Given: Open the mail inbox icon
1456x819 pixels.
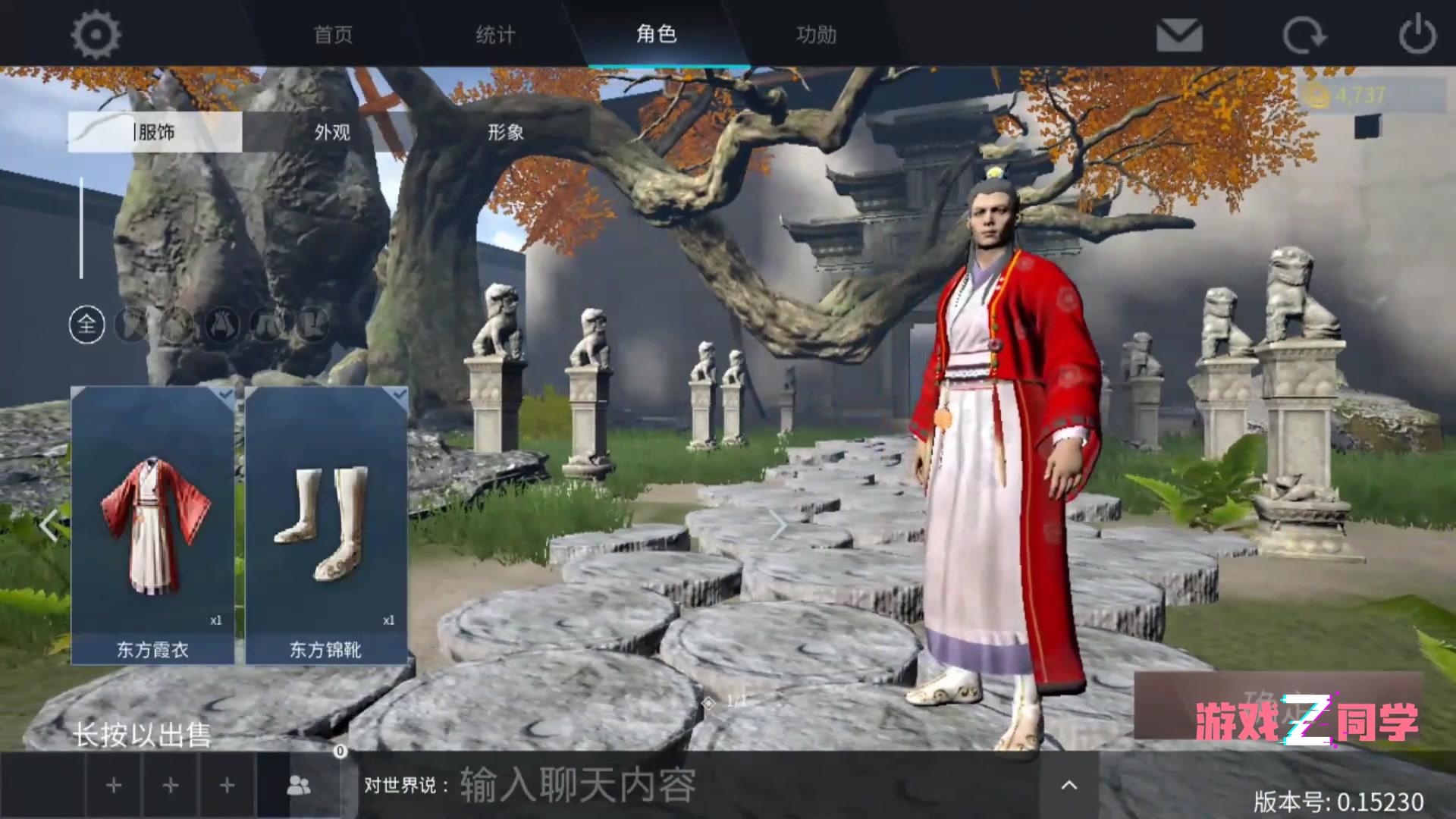Looking at the screenshot, I should coord(1178,33).
